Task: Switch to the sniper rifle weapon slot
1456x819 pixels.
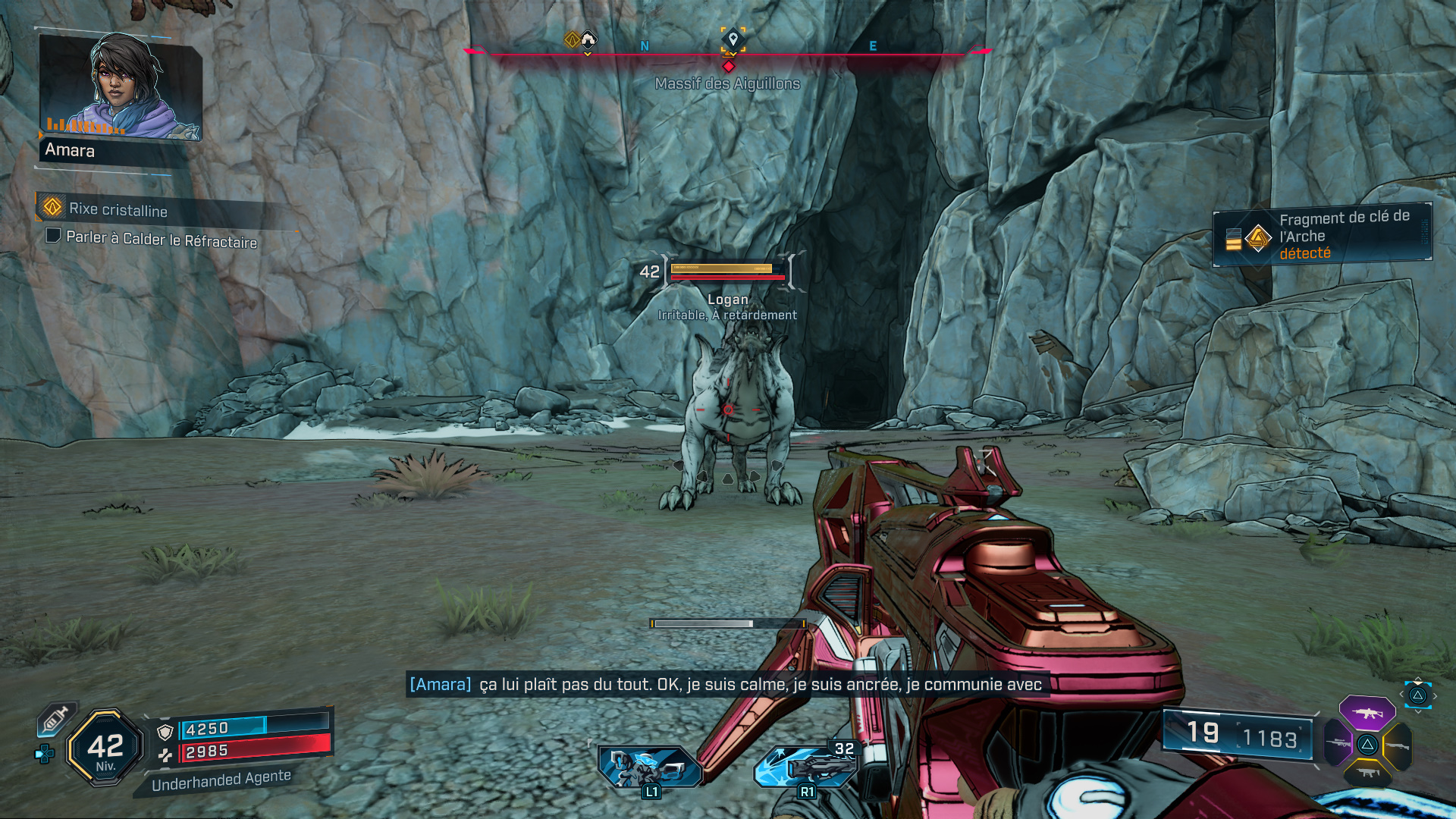Action: point(1338,743)
